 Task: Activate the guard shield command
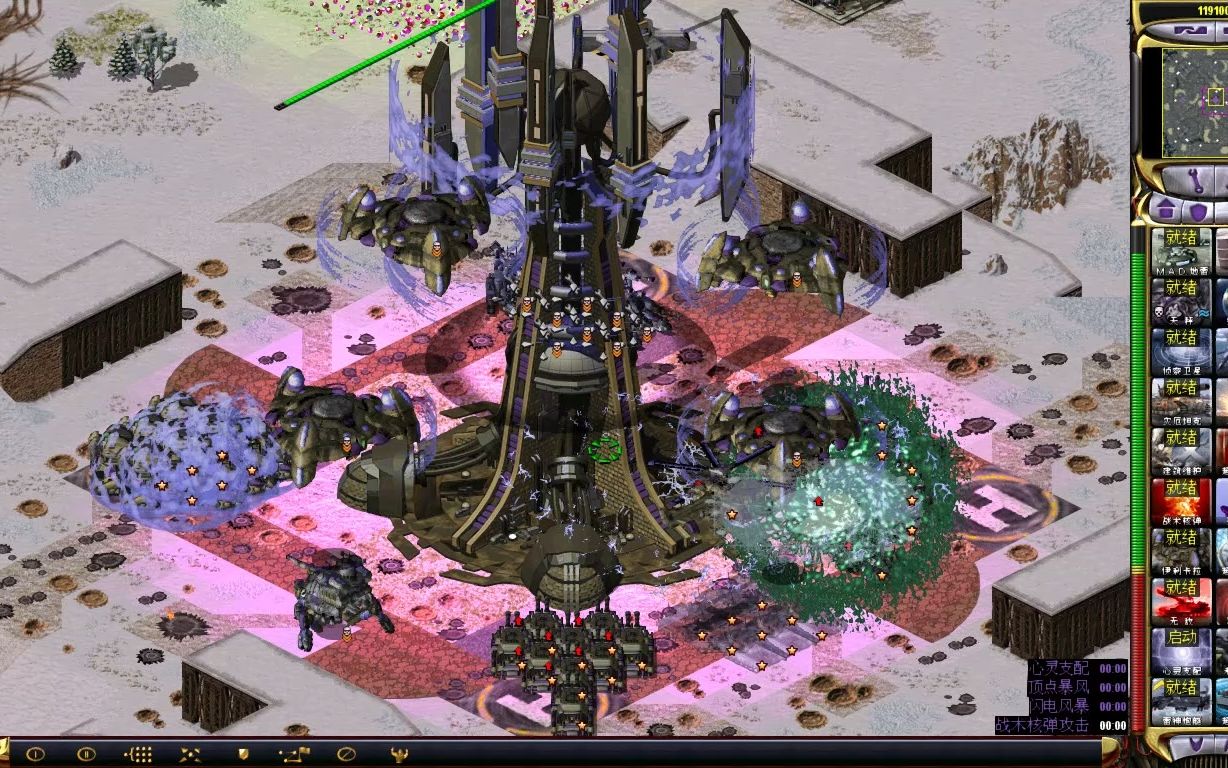243,754
